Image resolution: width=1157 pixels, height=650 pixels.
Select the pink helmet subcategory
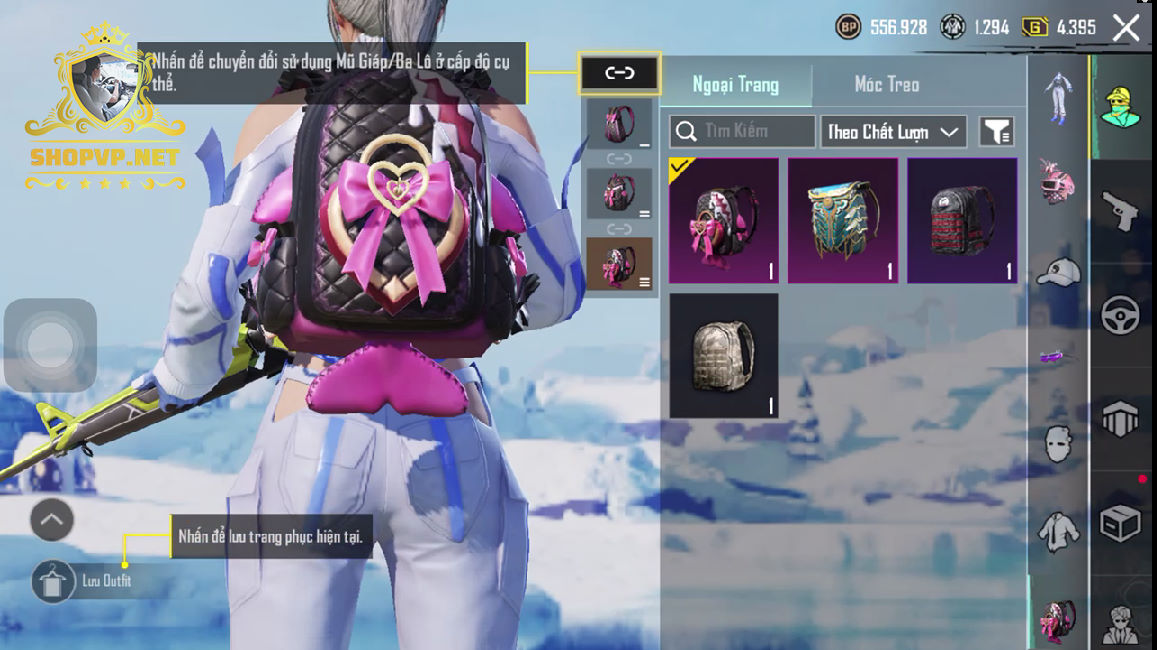click(1058, 182)
